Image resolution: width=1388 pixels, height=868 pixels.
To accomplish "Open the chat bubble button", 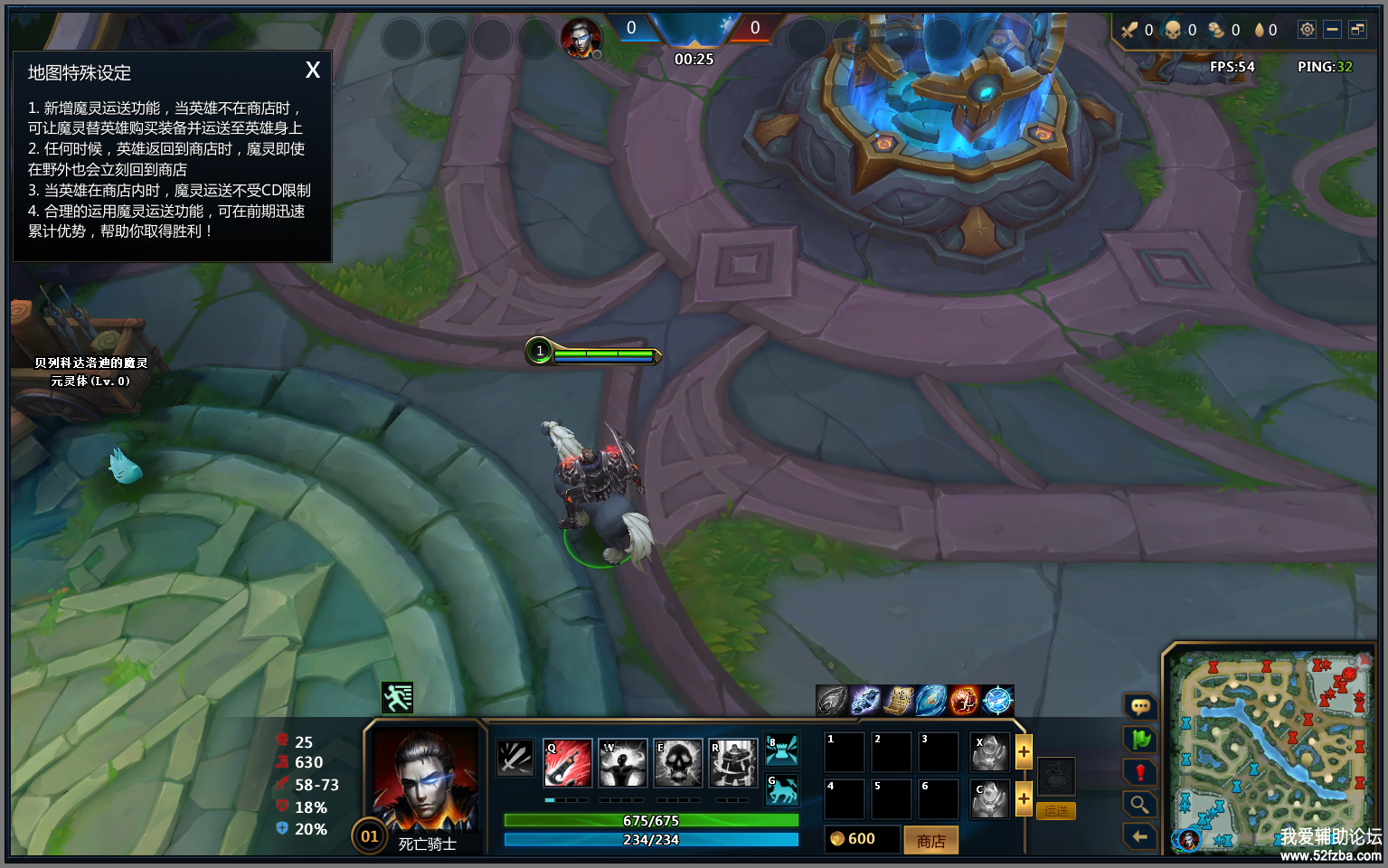I will (x=1140, y=706).
